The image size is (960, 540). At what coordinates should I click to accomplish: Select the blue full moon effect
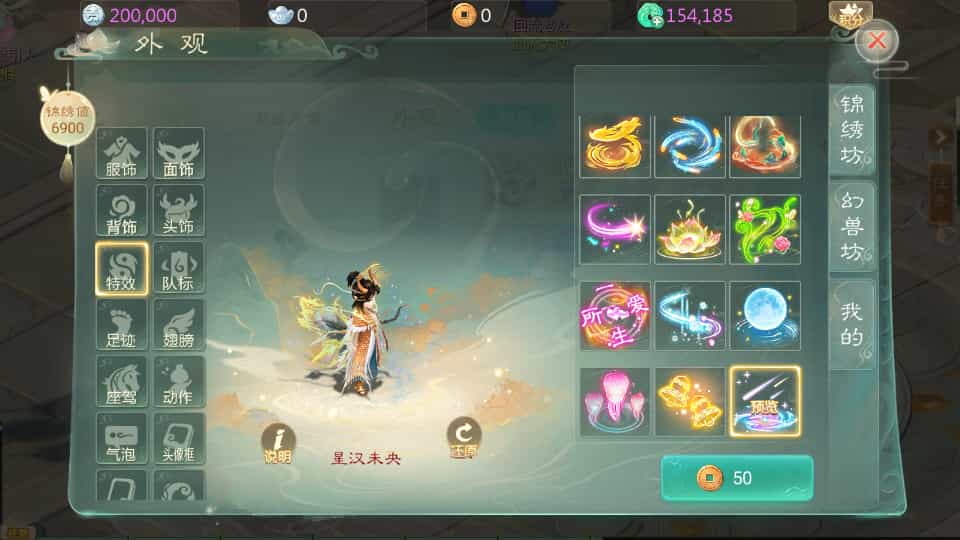(765, 315)
